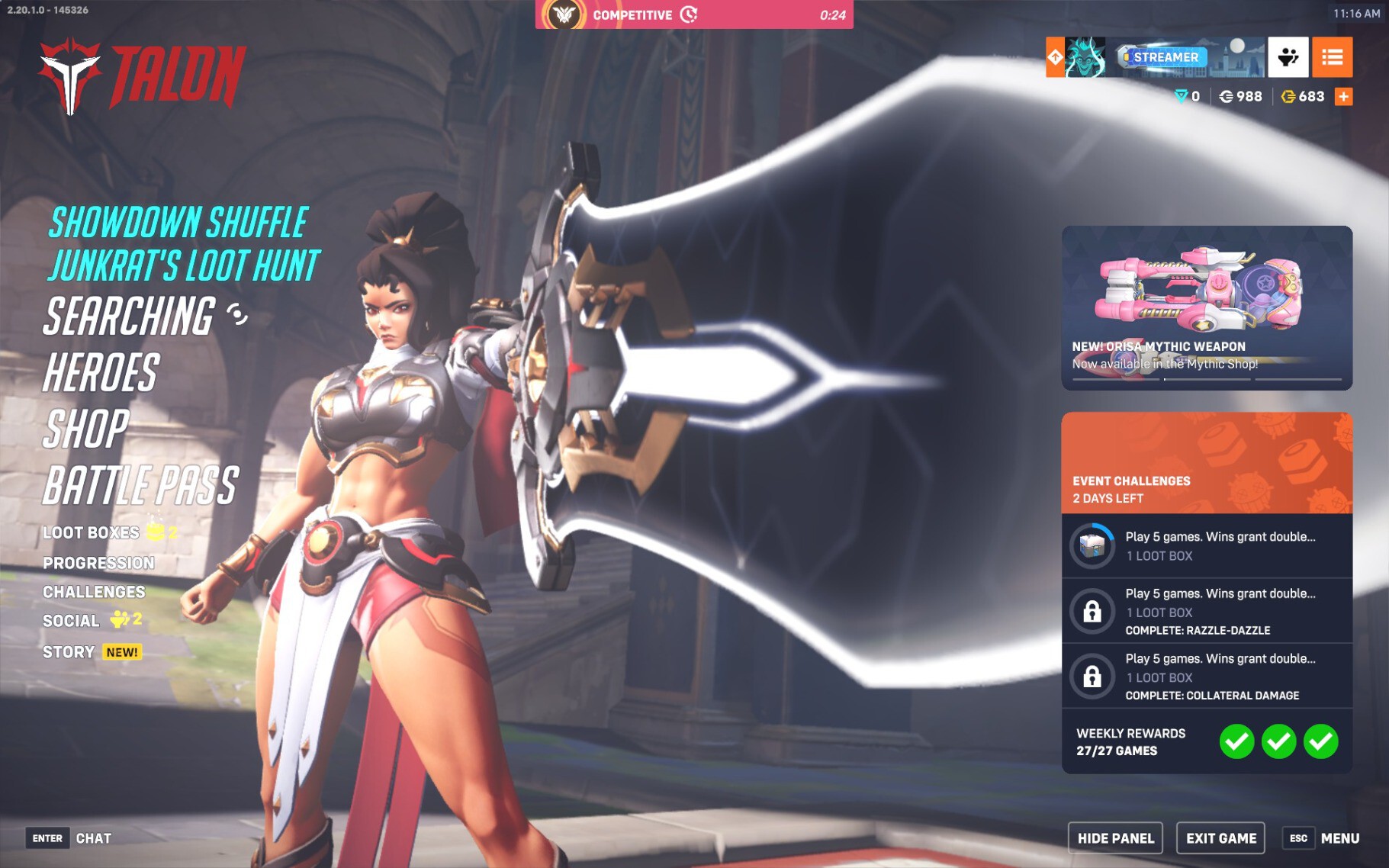Click the Streamer player profile card
1389x868 pixels.
[1166, 57]
